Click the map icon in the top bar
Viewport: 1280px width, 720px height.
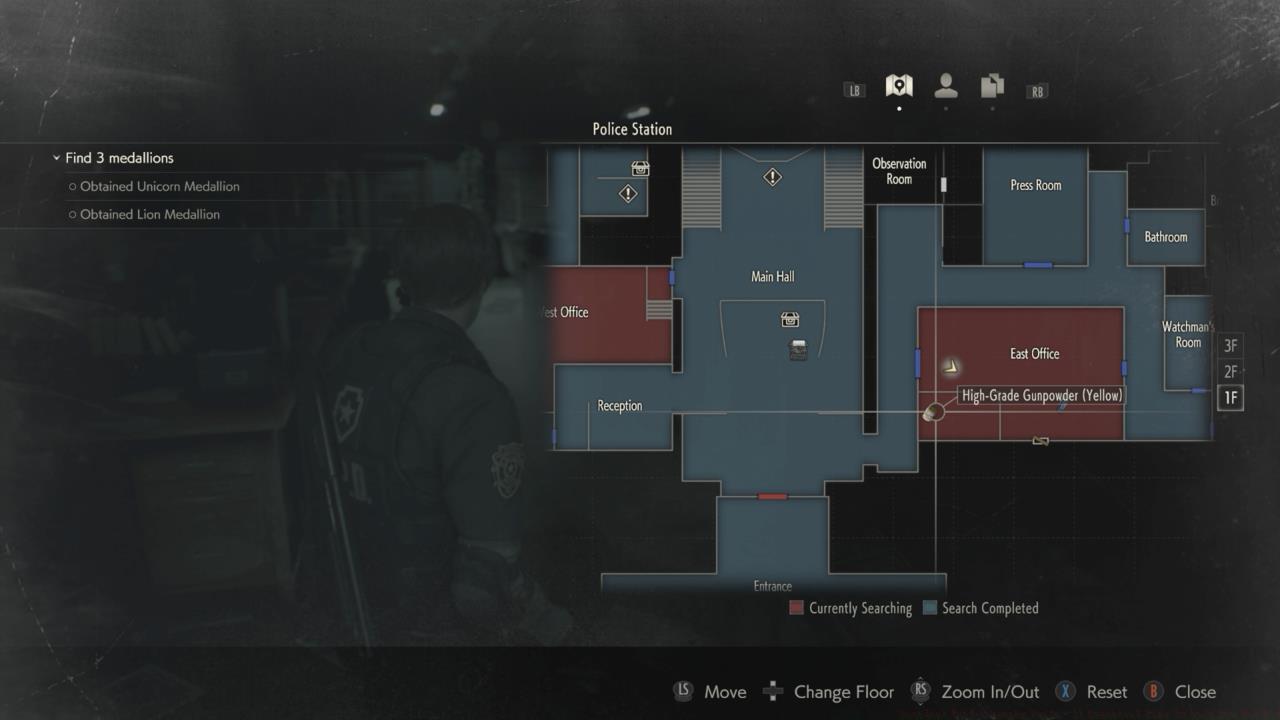(899, 86)
